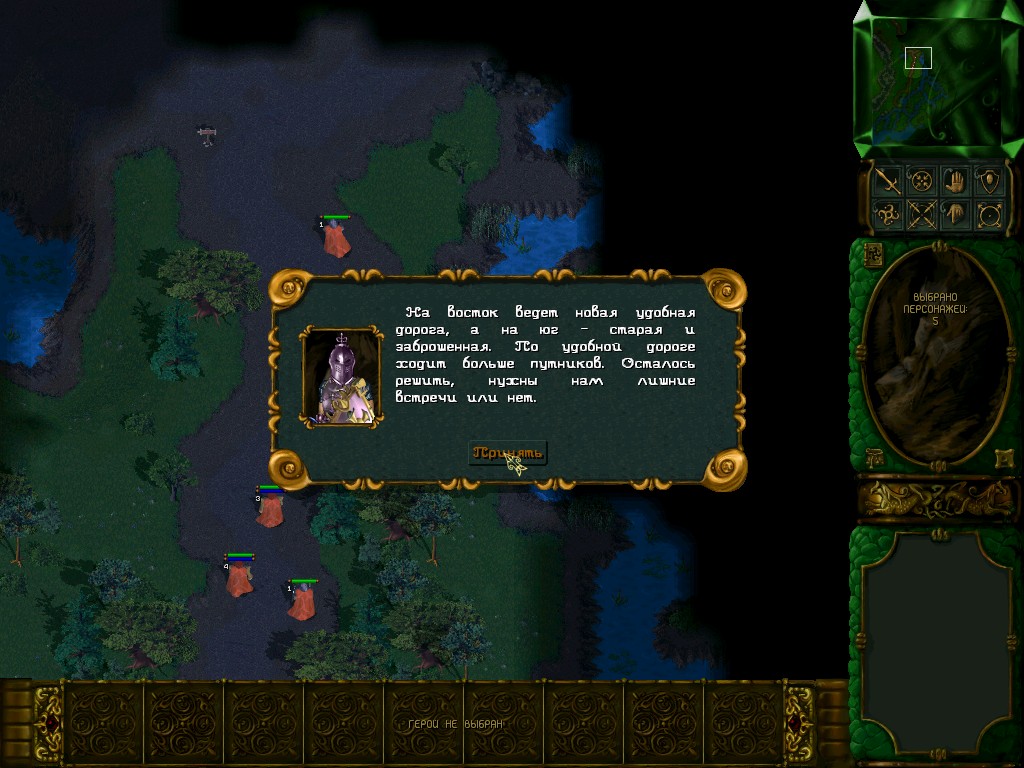Select the sword attack command
Screen dimensions: 1024x768
(x=888, y=181)
